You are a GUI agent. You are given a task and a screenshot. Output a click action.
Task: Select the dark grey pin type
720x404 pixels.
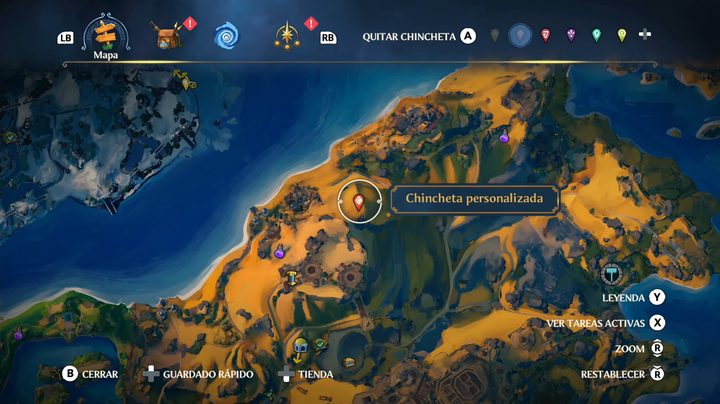click(494, 36)
